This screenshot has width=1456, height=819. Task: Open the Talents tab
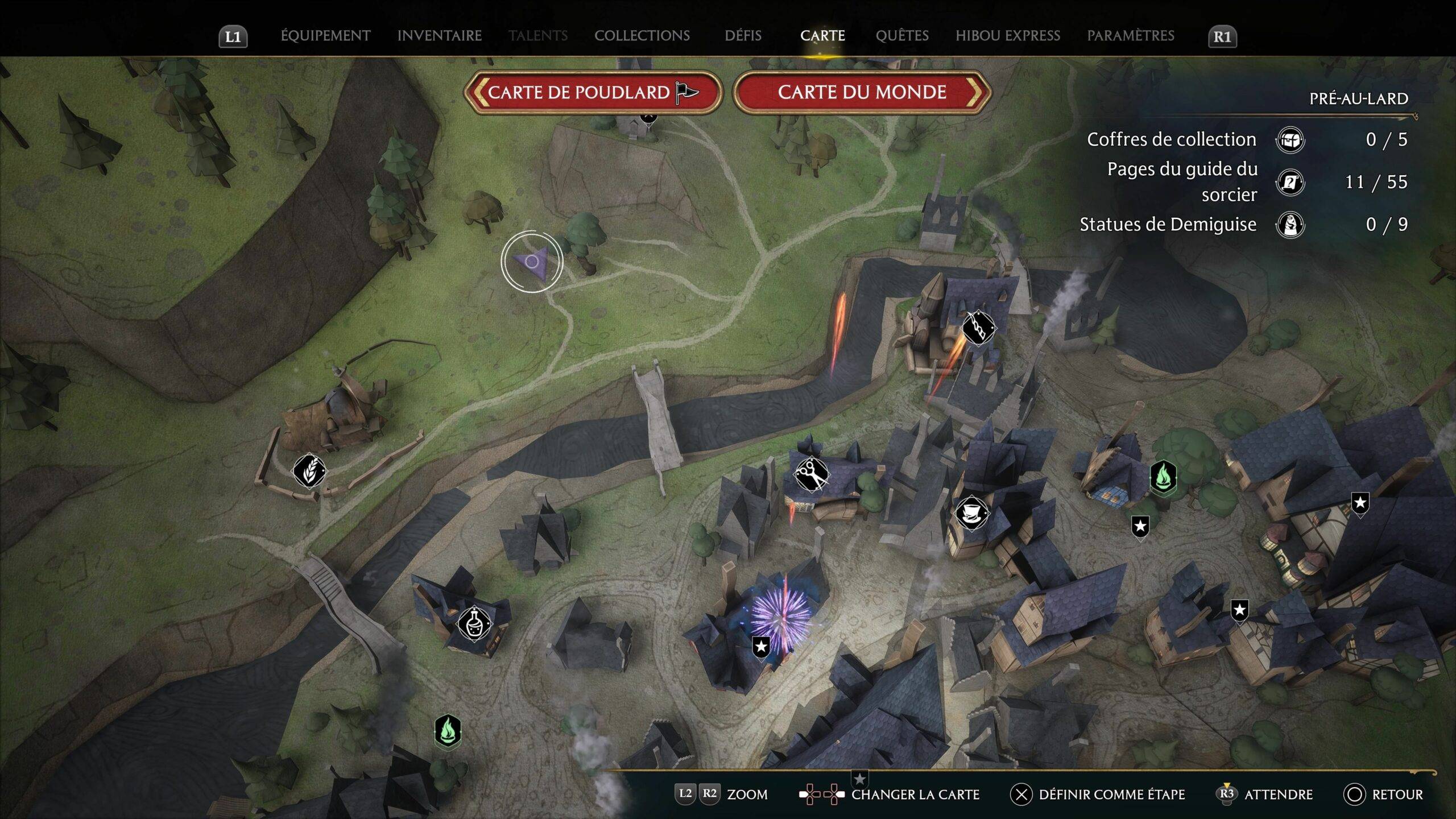[x=537, y=36]
